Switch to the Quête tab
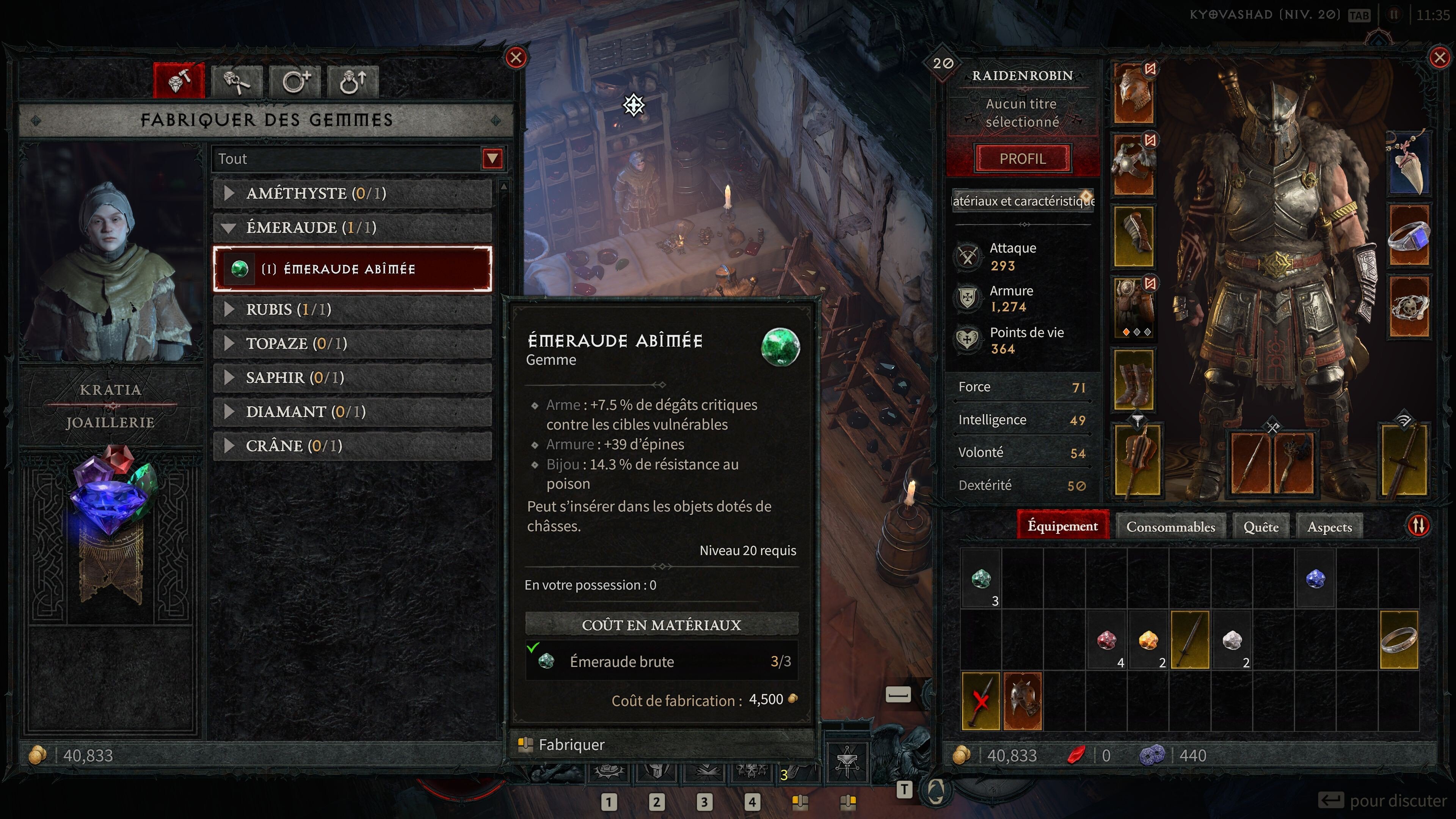The image size is (1456, 819). [x=1260, y=526]
